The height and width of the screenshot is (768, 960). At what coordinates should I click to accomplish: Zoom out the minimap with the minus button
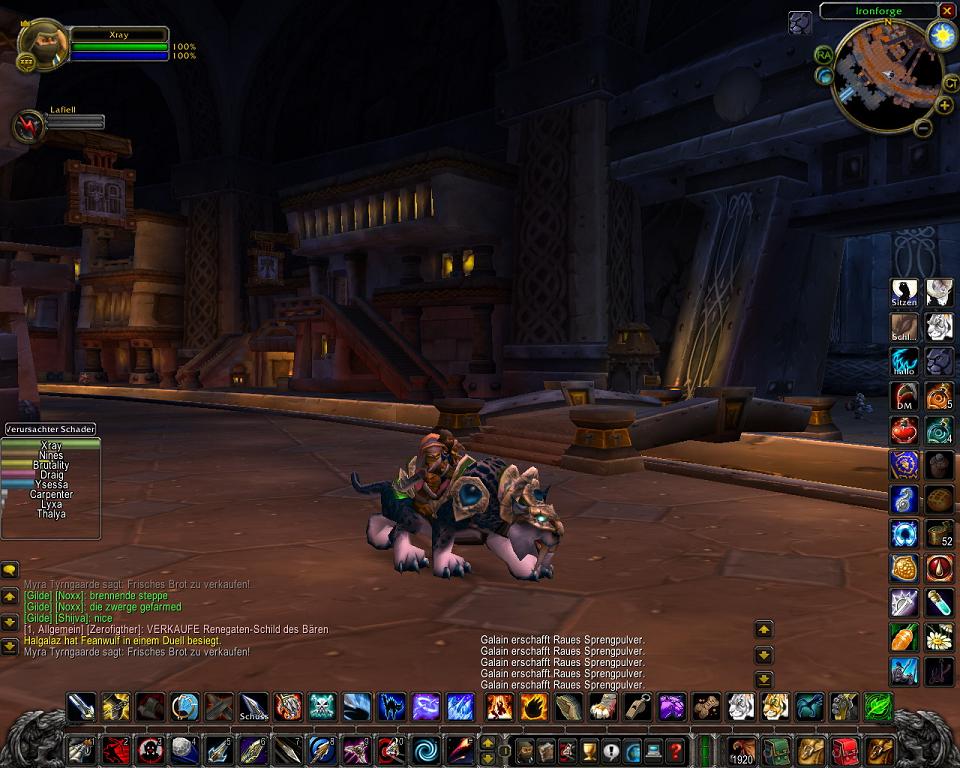(923, 127)
